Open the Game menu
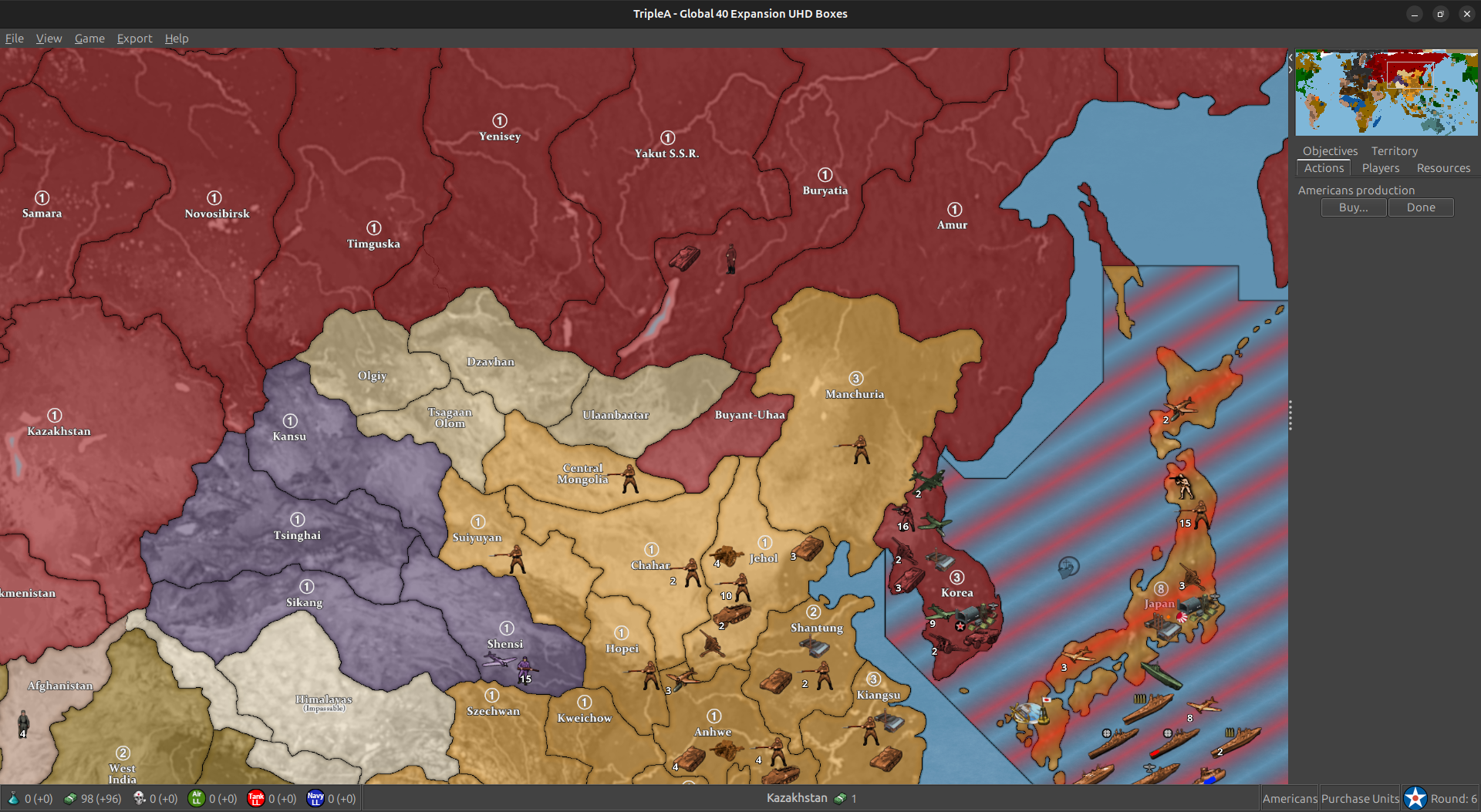This screenshot has height=812, width=1481. [89, 39]
